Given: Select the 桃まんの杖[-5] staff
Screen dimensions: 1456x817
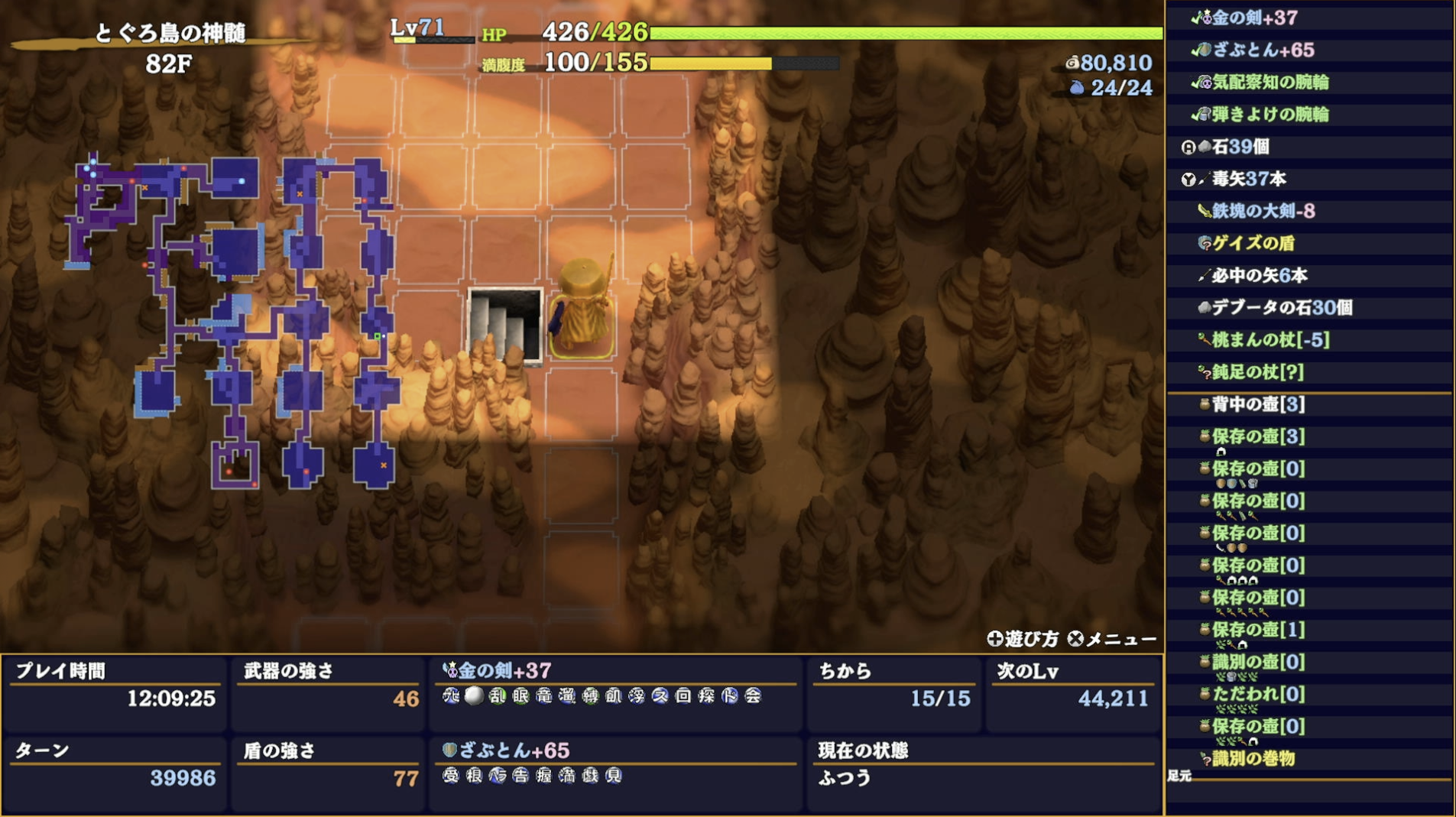Looking at the screenshot, I should point(1270,339).
